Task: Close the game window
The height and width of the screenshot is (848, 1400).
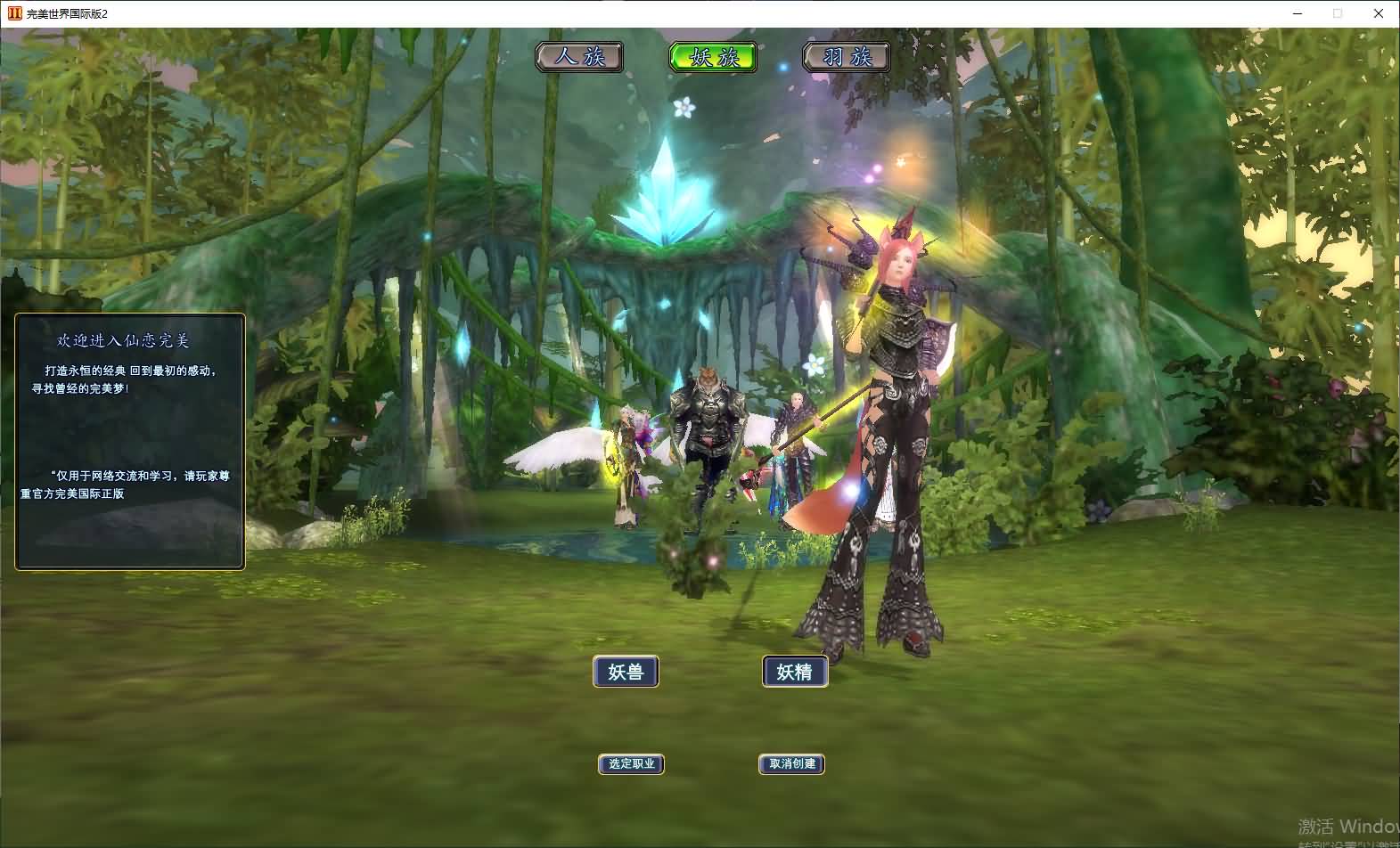Action: pos(1378,13)
